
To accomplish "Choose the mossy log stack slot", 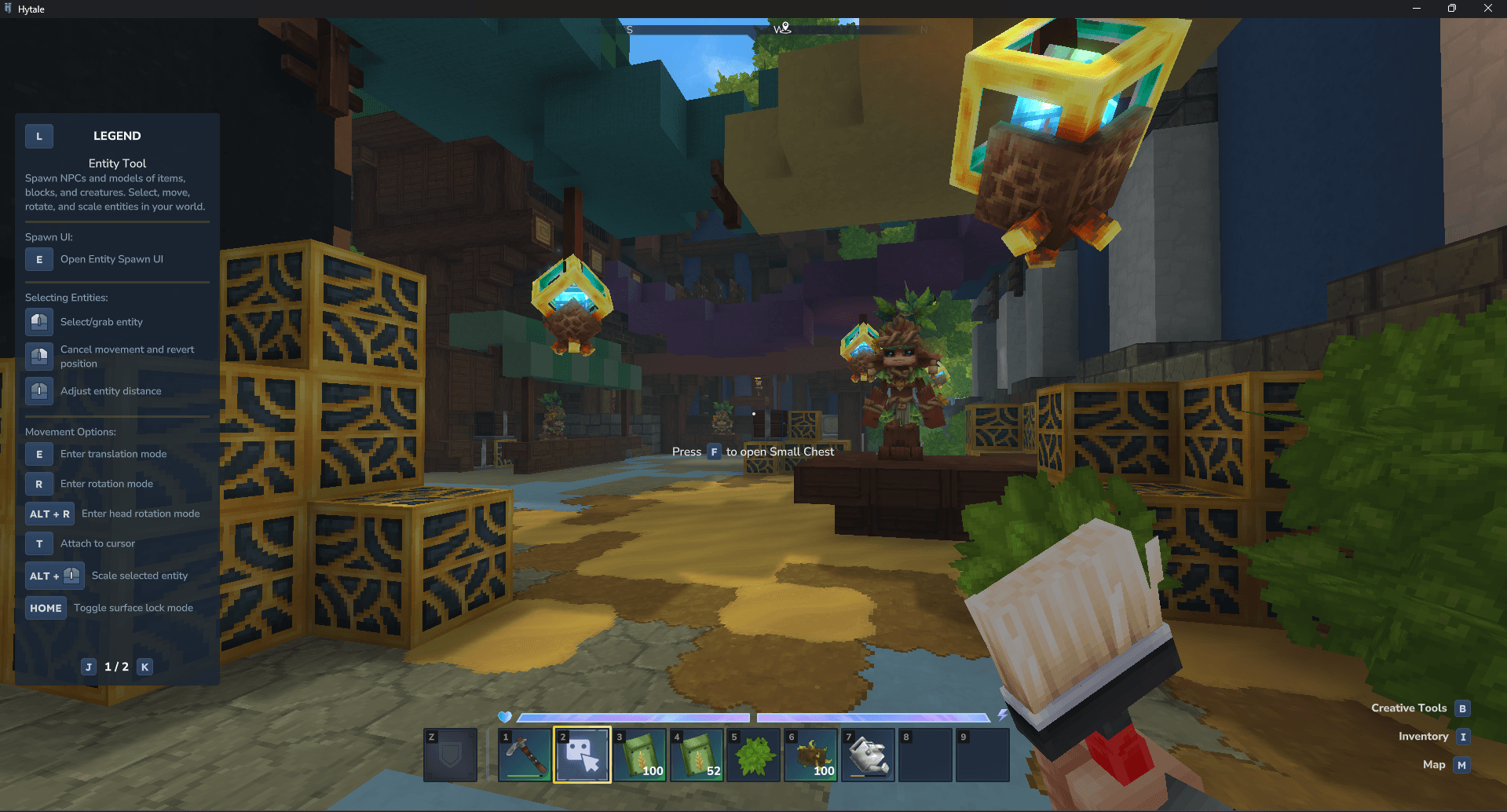I will 811,755.
